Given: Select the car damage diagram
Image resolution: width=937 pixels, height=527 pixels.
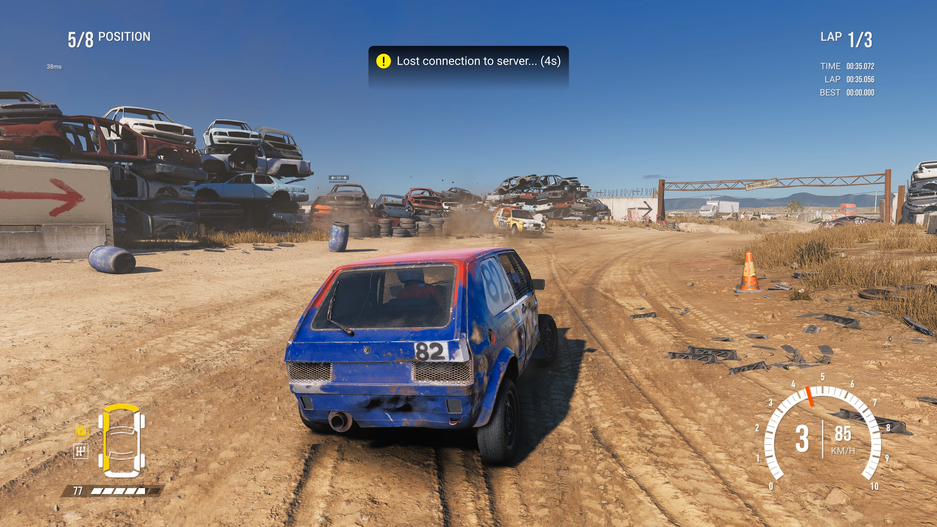Looking at the screenshot, I should 121,441.
